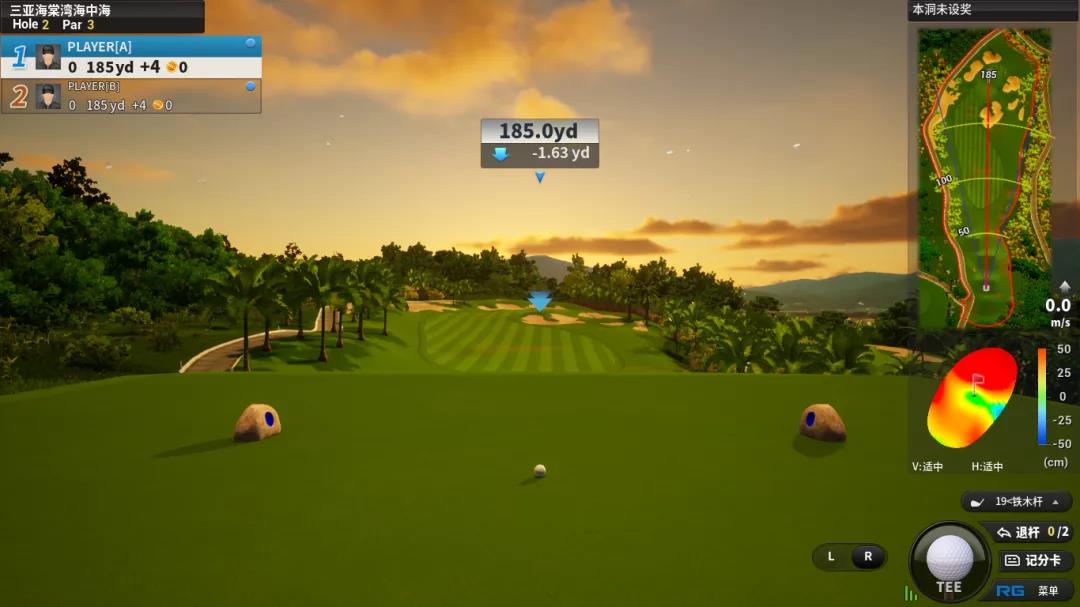Select the PLAYER[B] scoreboard row
This screenshot has height=607, width=1080.
131,96
